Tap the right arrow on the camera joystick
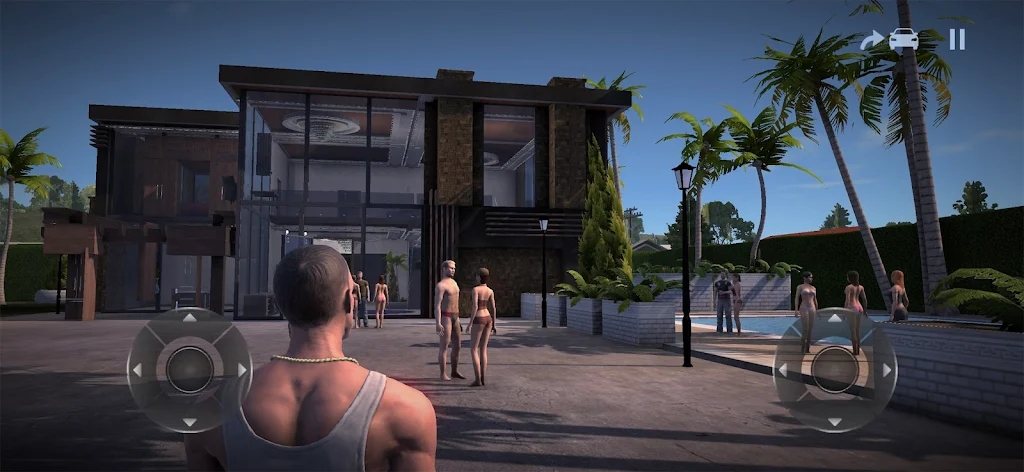This screenshot has width=1024, height=472. (886, 370)
